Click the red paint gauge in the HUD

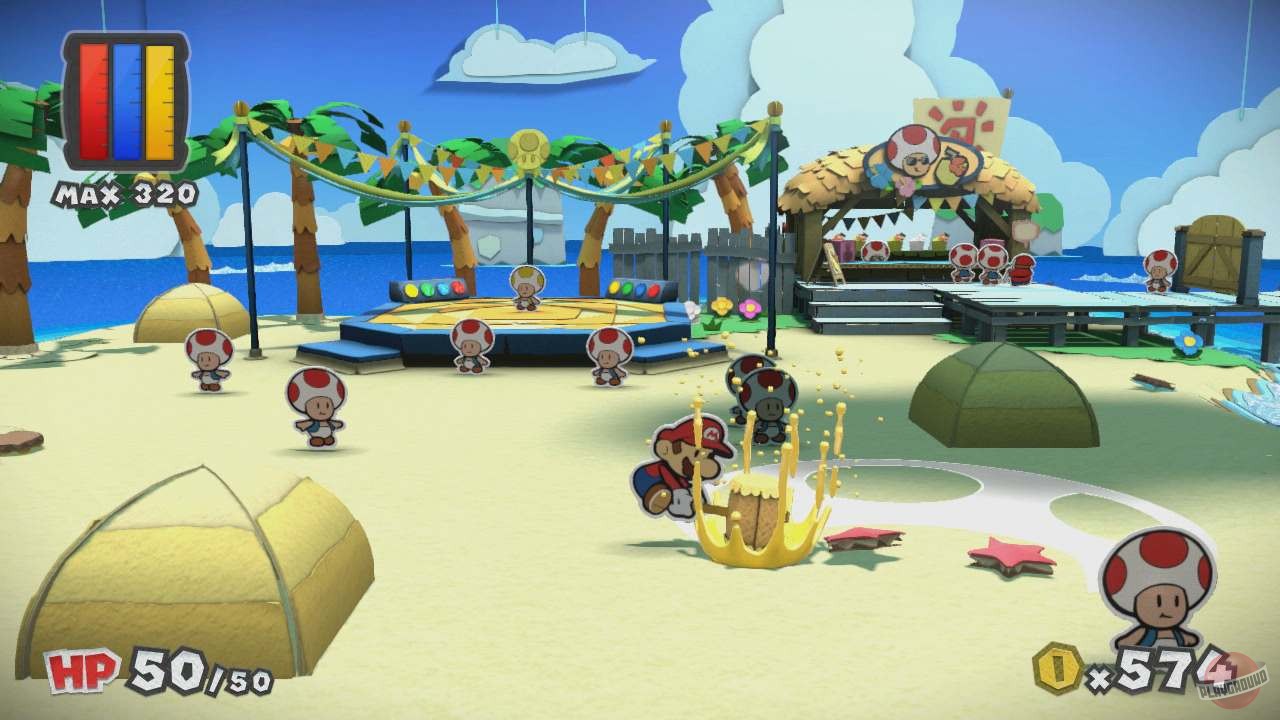click(95, 100)
